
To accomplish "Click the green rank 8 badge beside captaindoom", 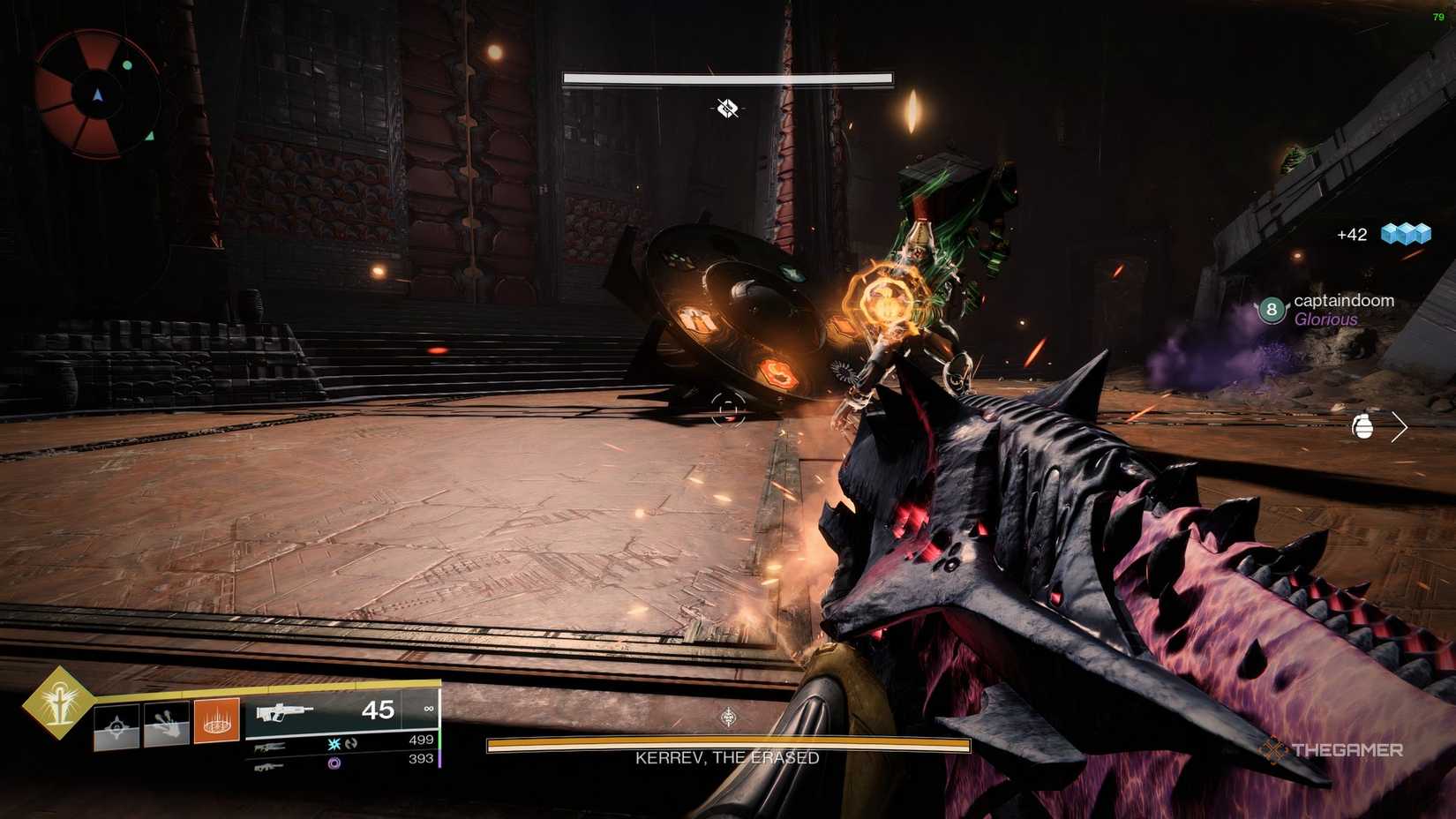I will 1271,308.
